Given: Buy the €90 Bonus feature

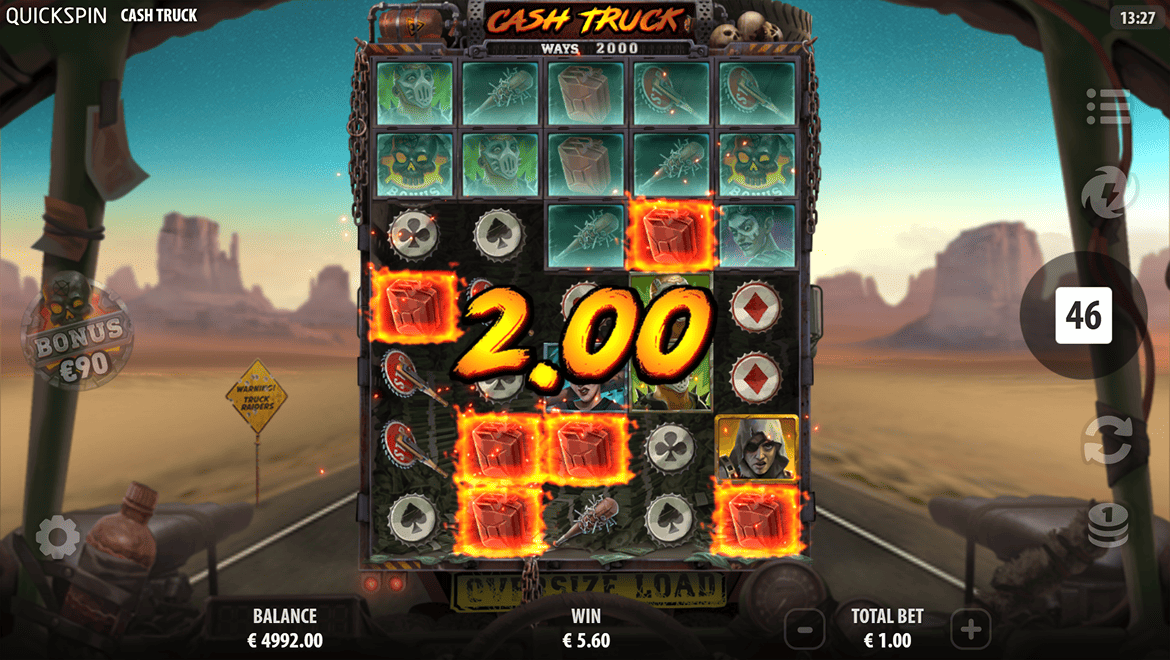Looking at the screenshot, I should [x=77, y=335].
